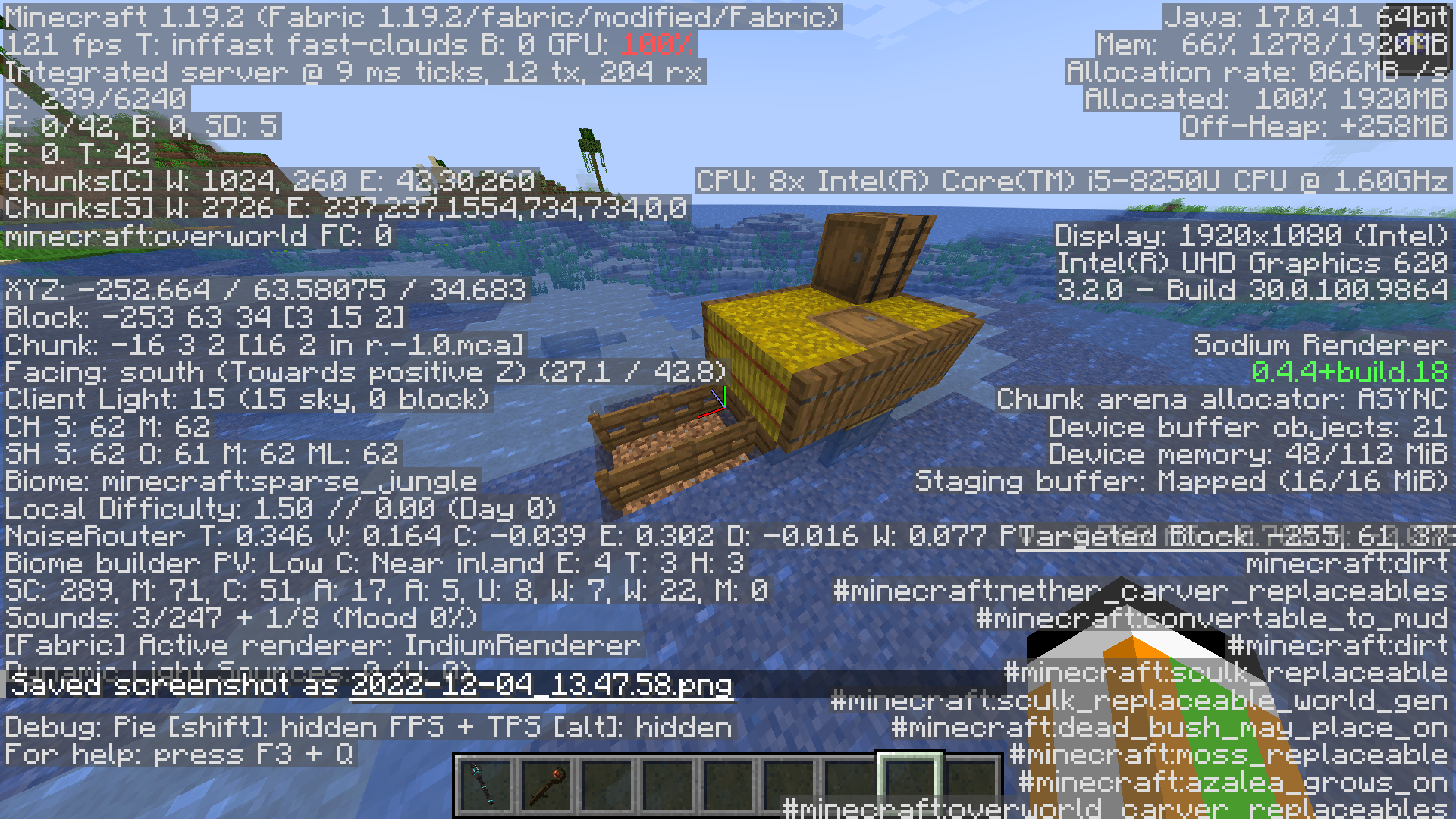Select the blue-tipped wand in hotbar slot one

(x=484, y=783)
